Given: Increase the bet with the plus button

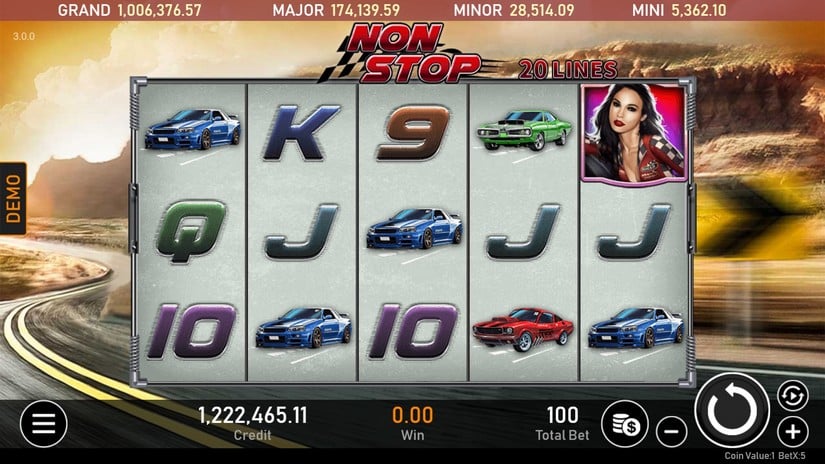Looking at the screenshot, I should point(792,432).
